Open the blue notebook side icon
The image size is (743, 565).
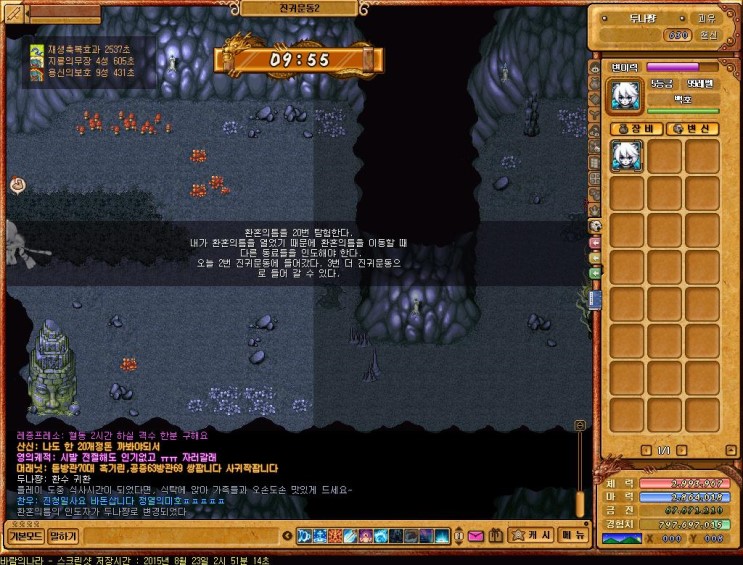click(x=596, y=300)
